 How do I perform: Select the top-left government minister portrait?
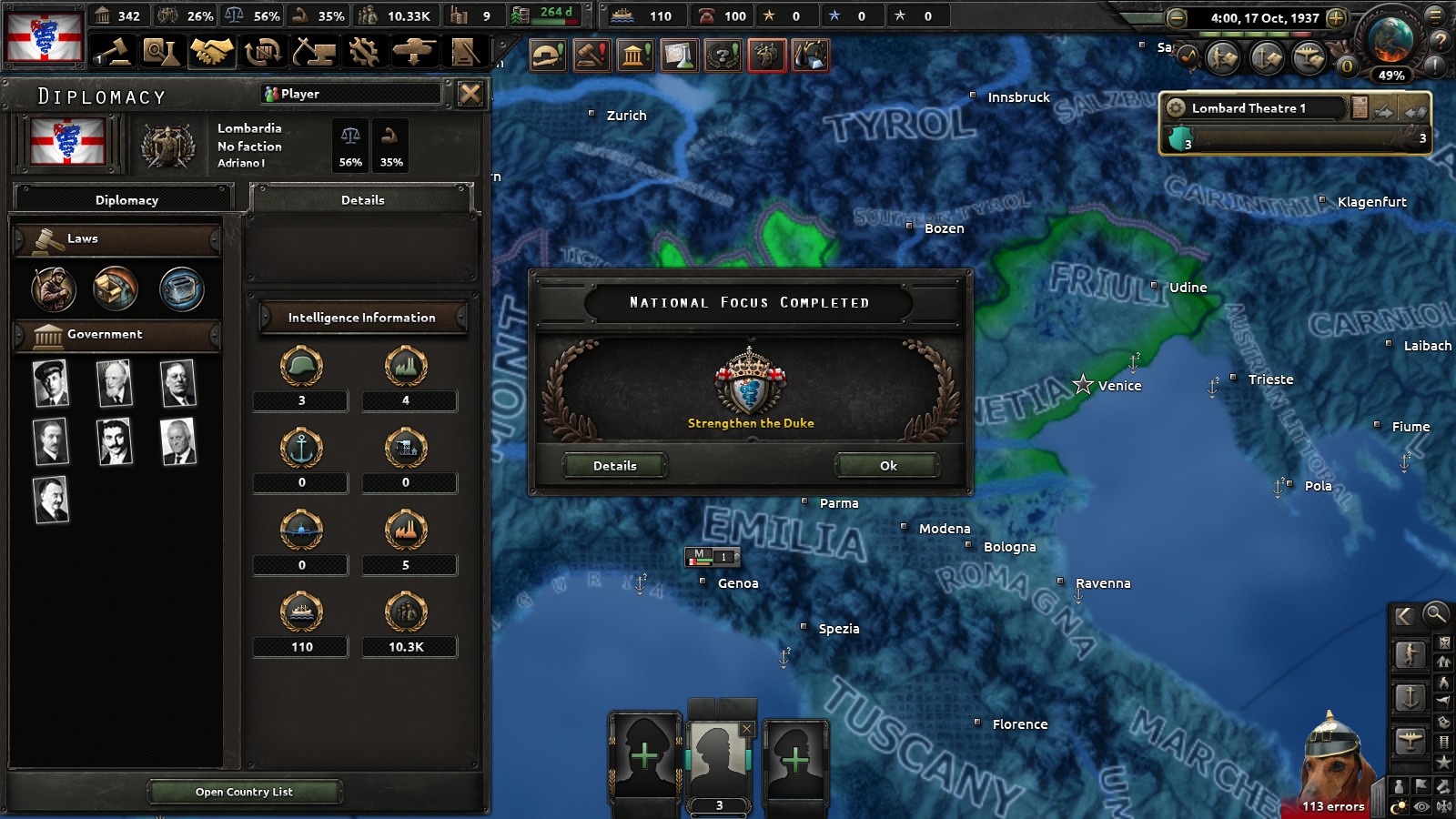(x=52, y=383)
